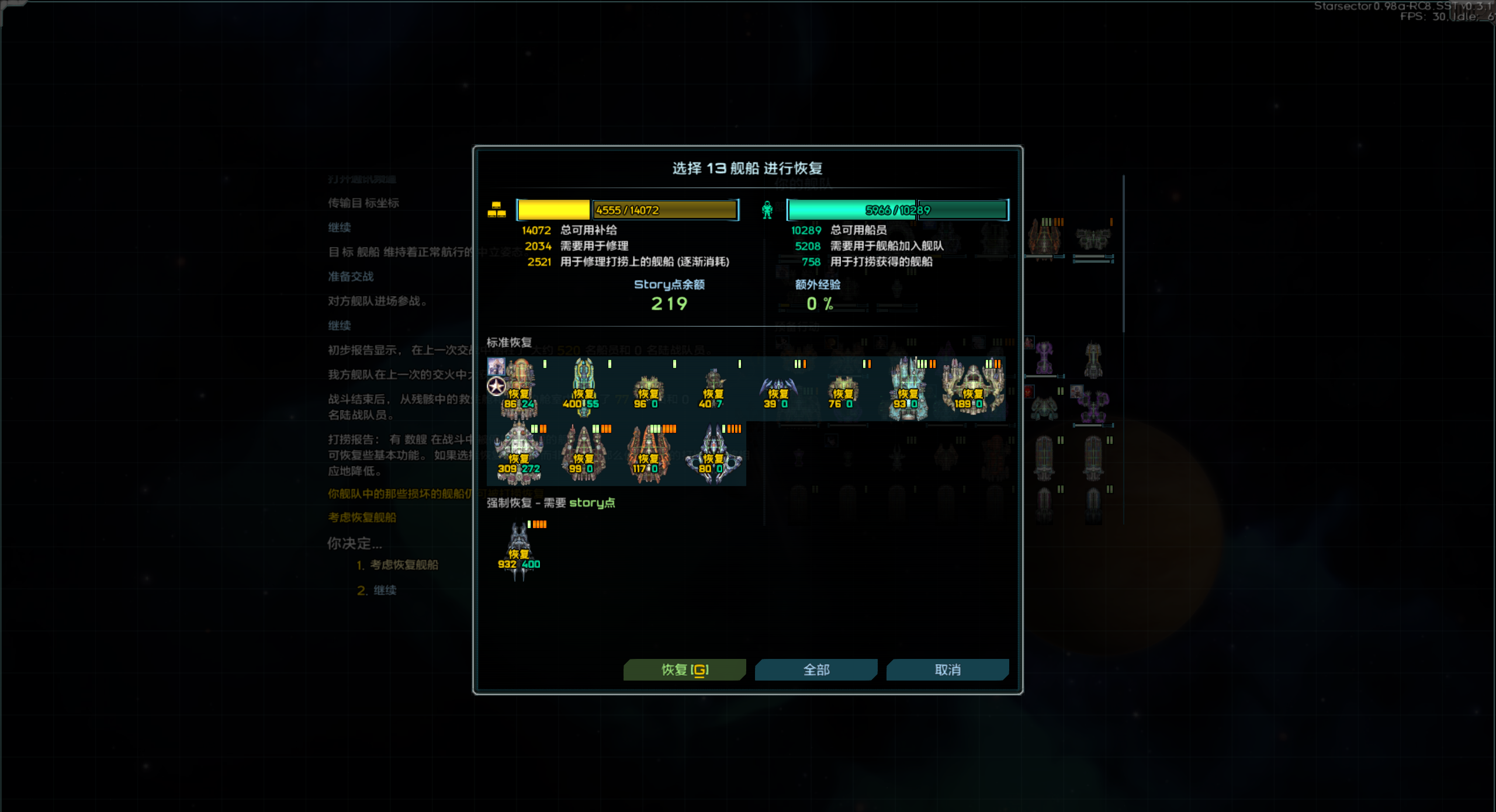Select the teal ship labeled 93 0
Screen dimensions: 1496x812
click(908, 388)
